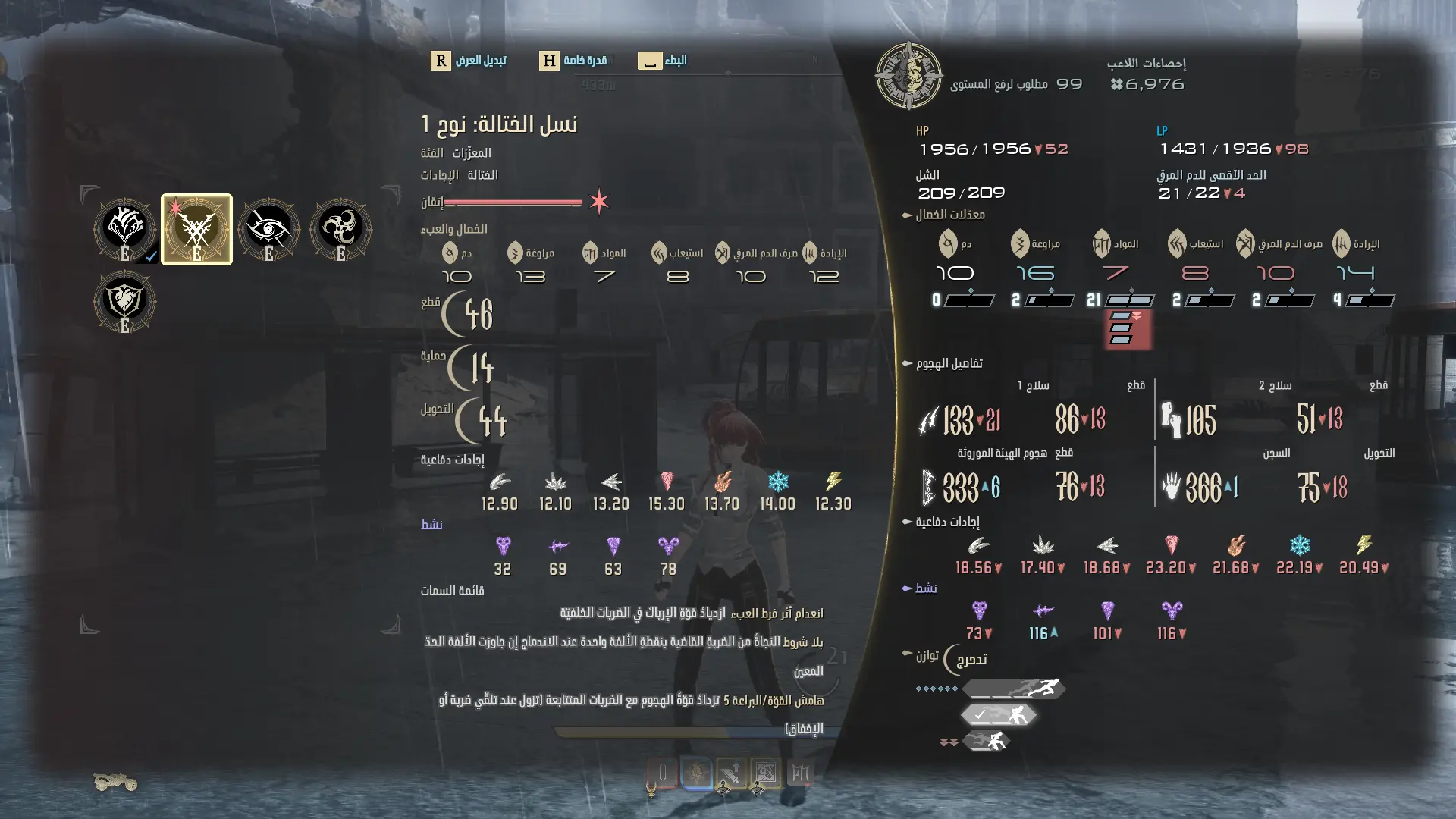
Task: Choose the shielded heart blood code
Action: click(x=124, y=301)
